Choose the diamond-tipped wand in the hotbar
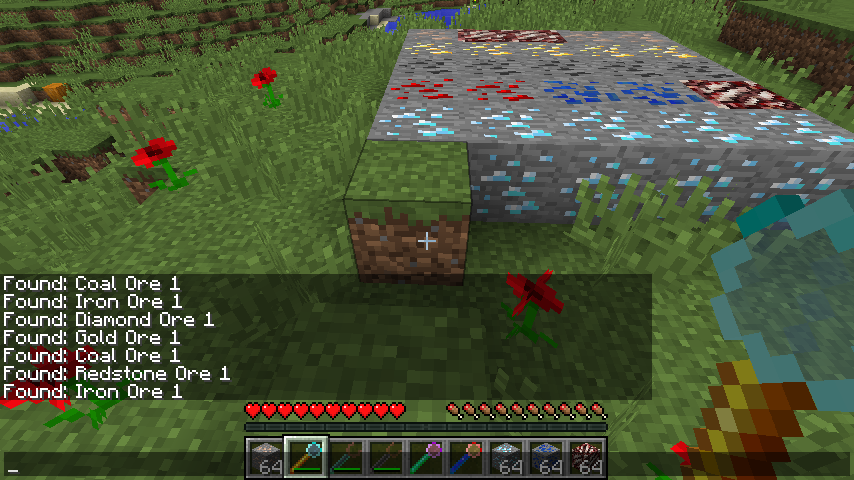854x480 pixels. click(x=305, y=459)
